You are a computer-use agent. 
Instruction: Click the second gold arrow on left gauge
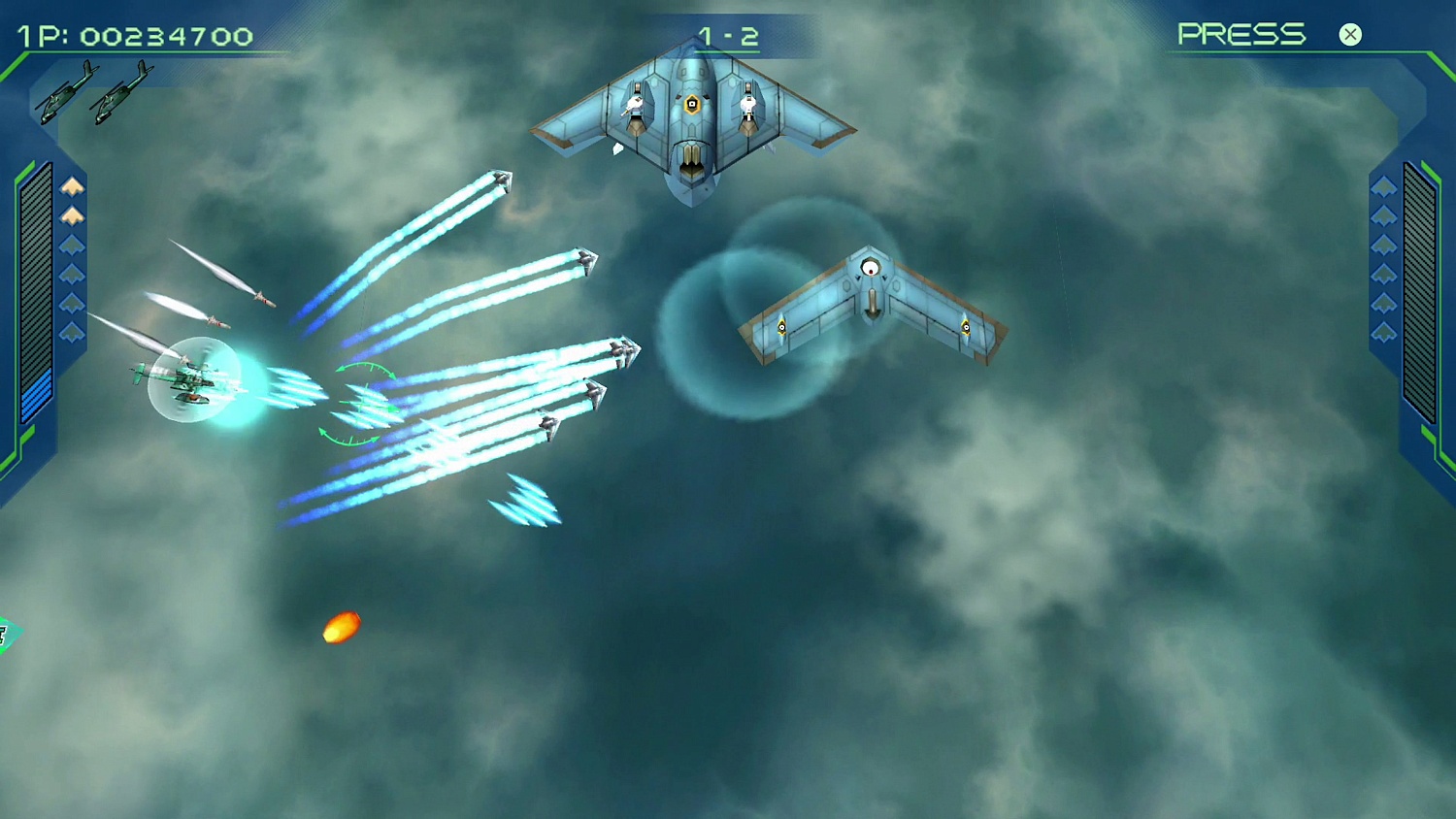point(72,214)
